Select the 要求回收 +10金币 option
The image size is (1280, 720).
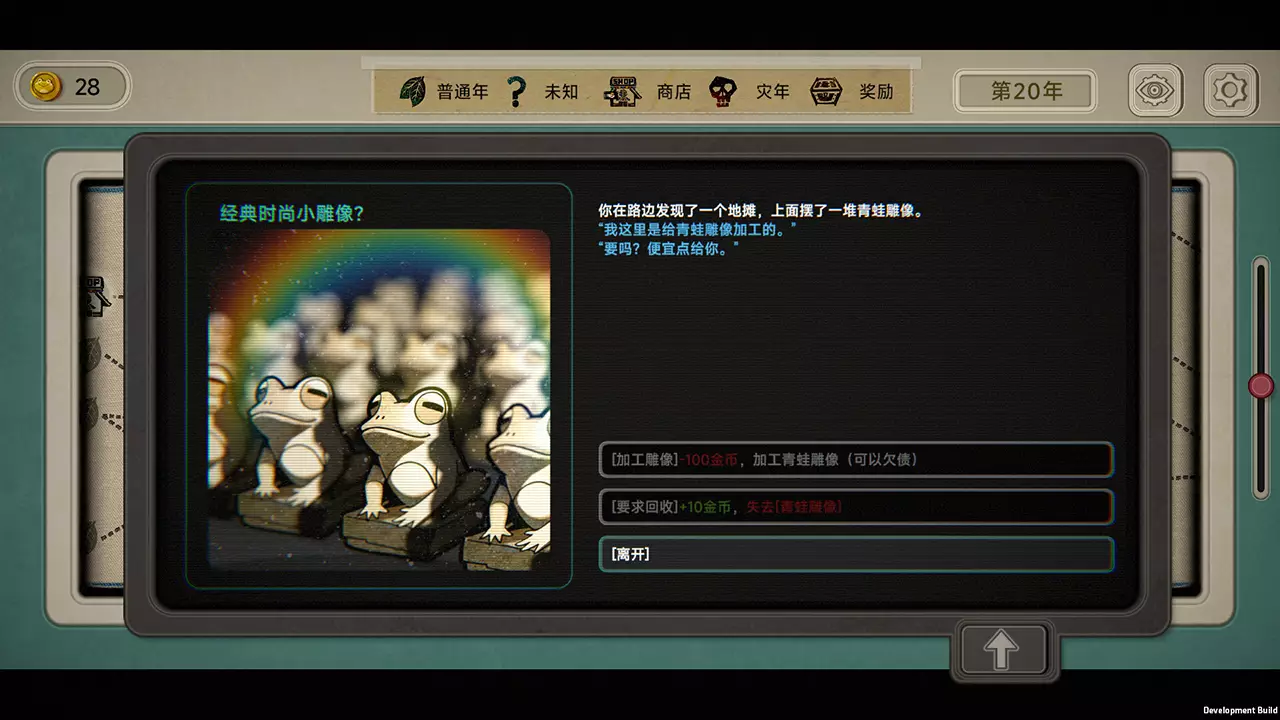pos(855,507)
